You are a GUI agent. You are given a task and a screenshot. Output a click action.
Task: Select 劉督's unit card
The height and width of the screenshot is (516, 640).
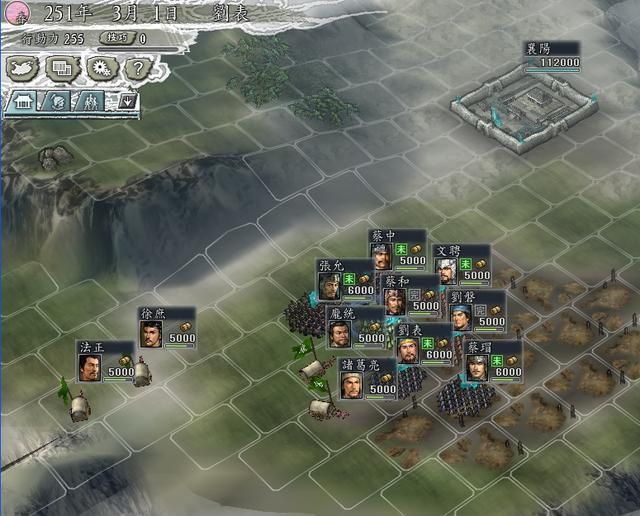(x=476, y=311)
